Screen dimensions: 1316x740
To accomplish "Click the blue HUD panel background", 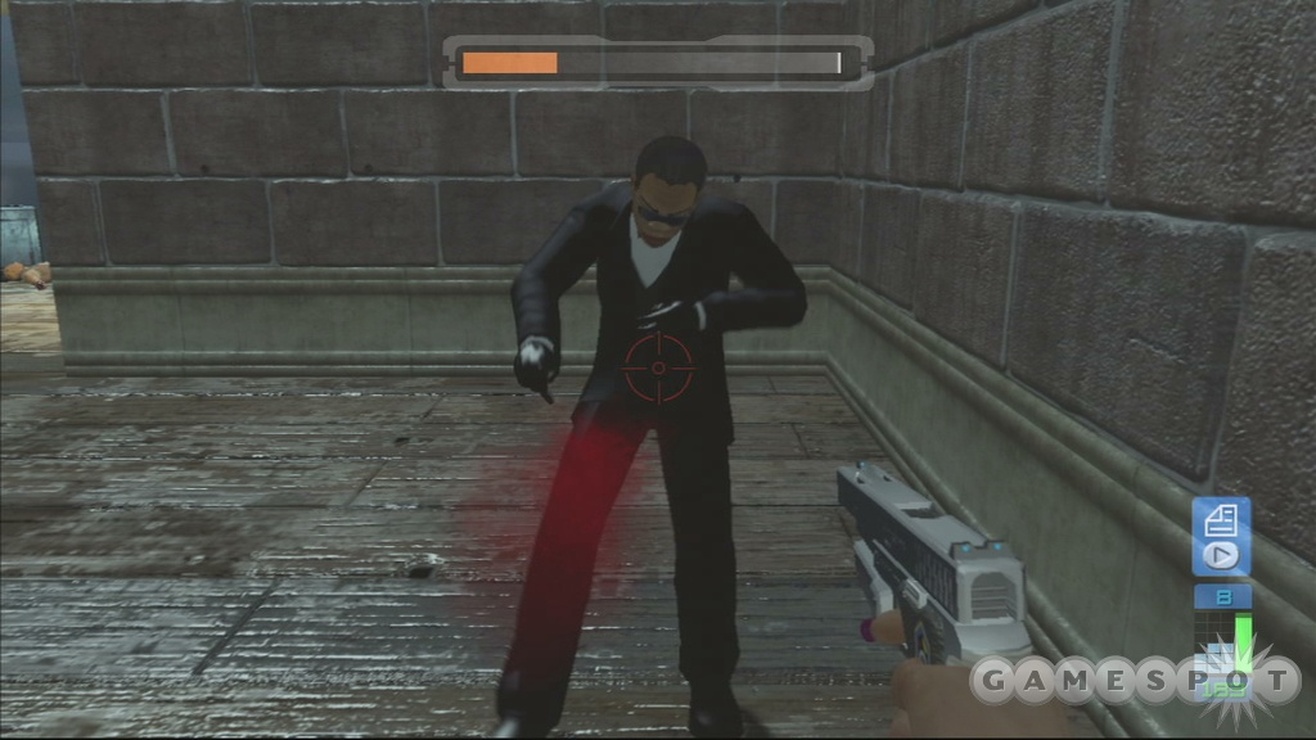I will 1222,535.
